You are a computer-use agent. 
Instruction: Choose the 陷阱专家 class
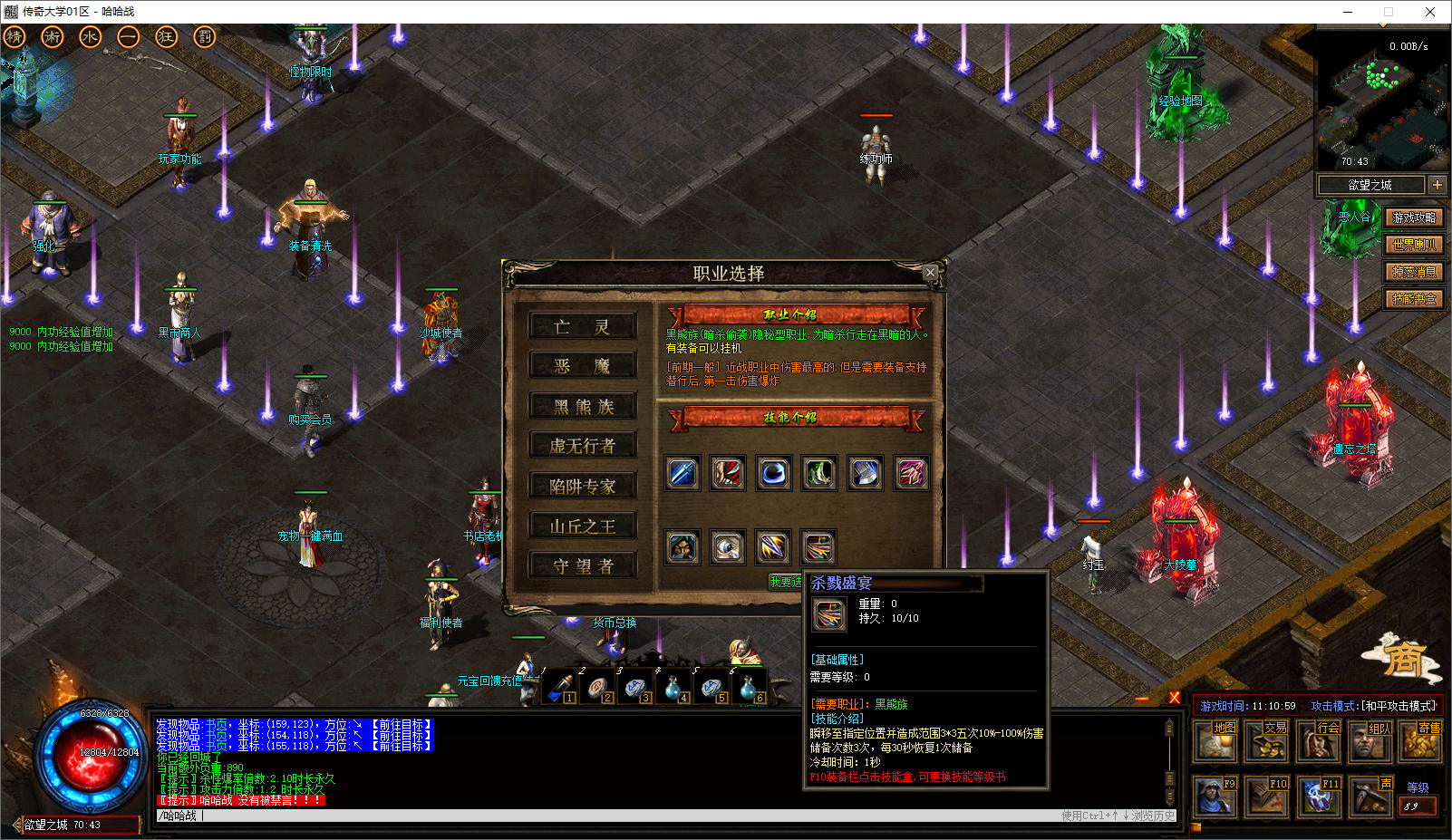(x=583, y=486)
